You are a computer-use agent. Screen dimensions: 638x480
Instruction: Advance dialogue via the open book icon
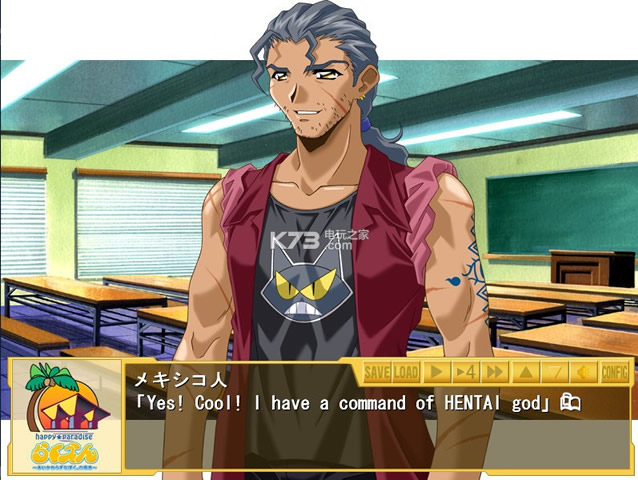click(x=570, y=403)
